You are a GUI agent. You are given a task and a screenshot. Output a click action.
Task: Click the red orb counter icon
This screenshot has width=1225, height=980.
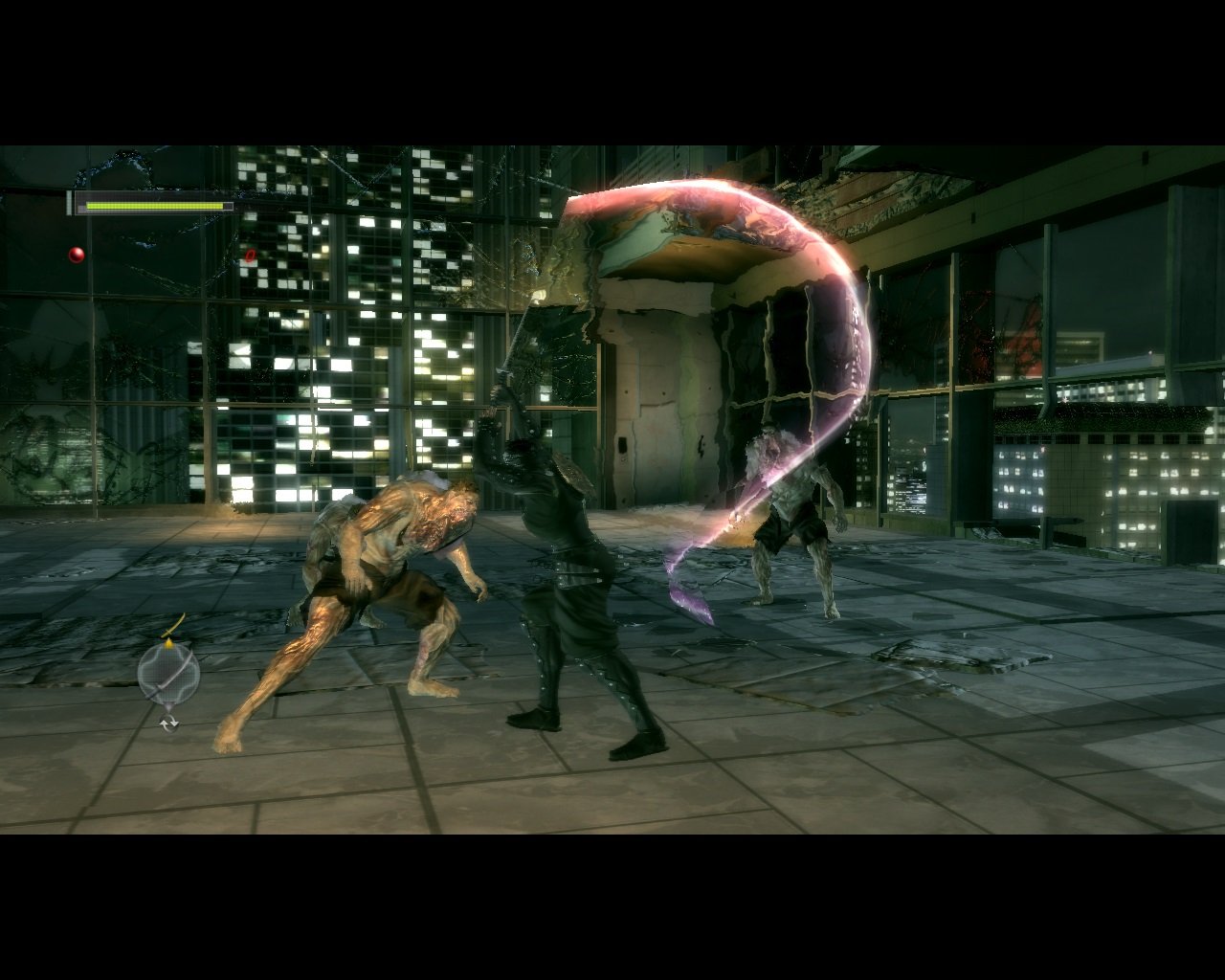coord(77,255)
